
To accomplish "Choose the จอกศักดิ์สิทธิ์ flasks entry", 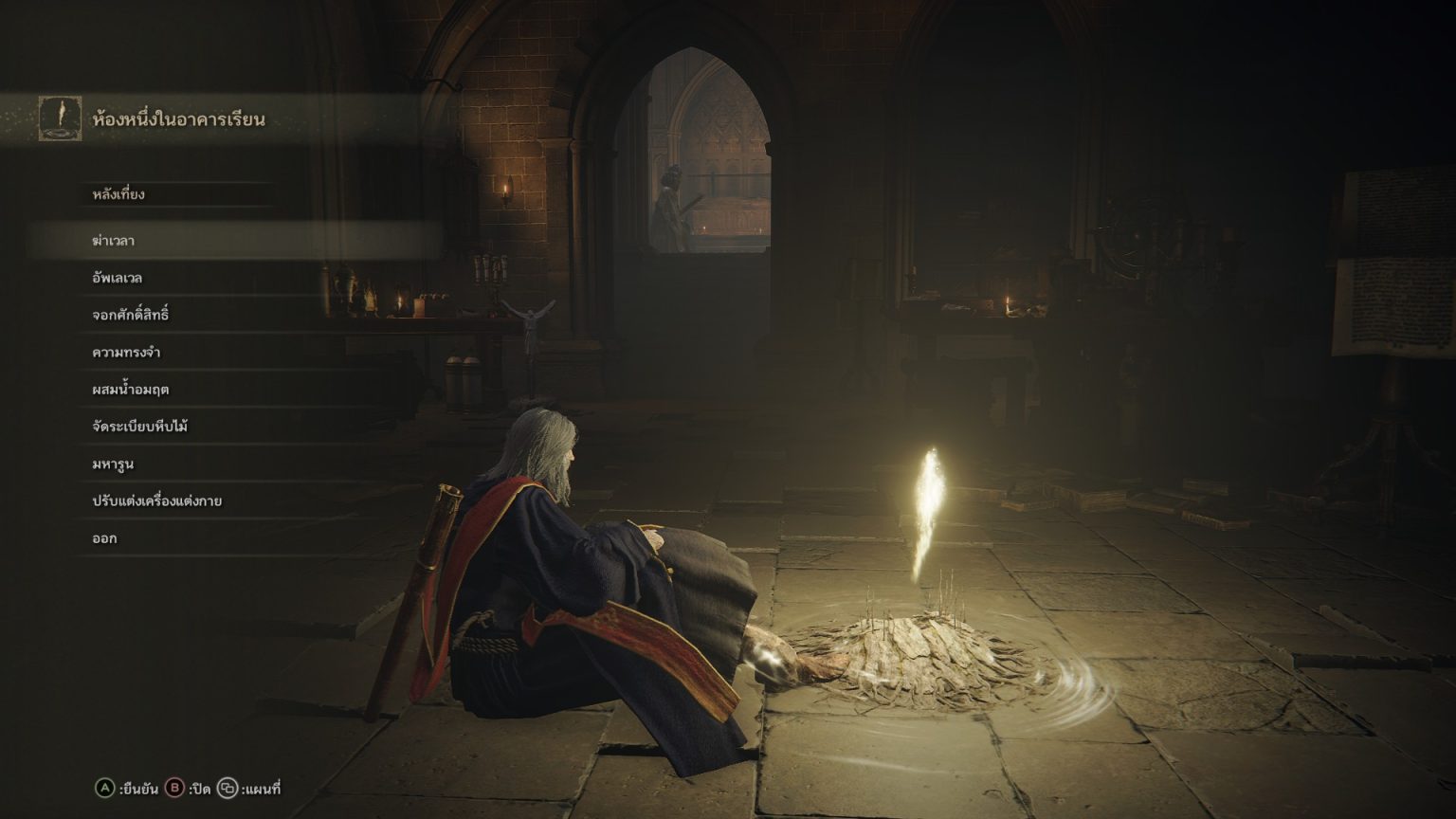I will pyautogui.click(x=131, y=315).
